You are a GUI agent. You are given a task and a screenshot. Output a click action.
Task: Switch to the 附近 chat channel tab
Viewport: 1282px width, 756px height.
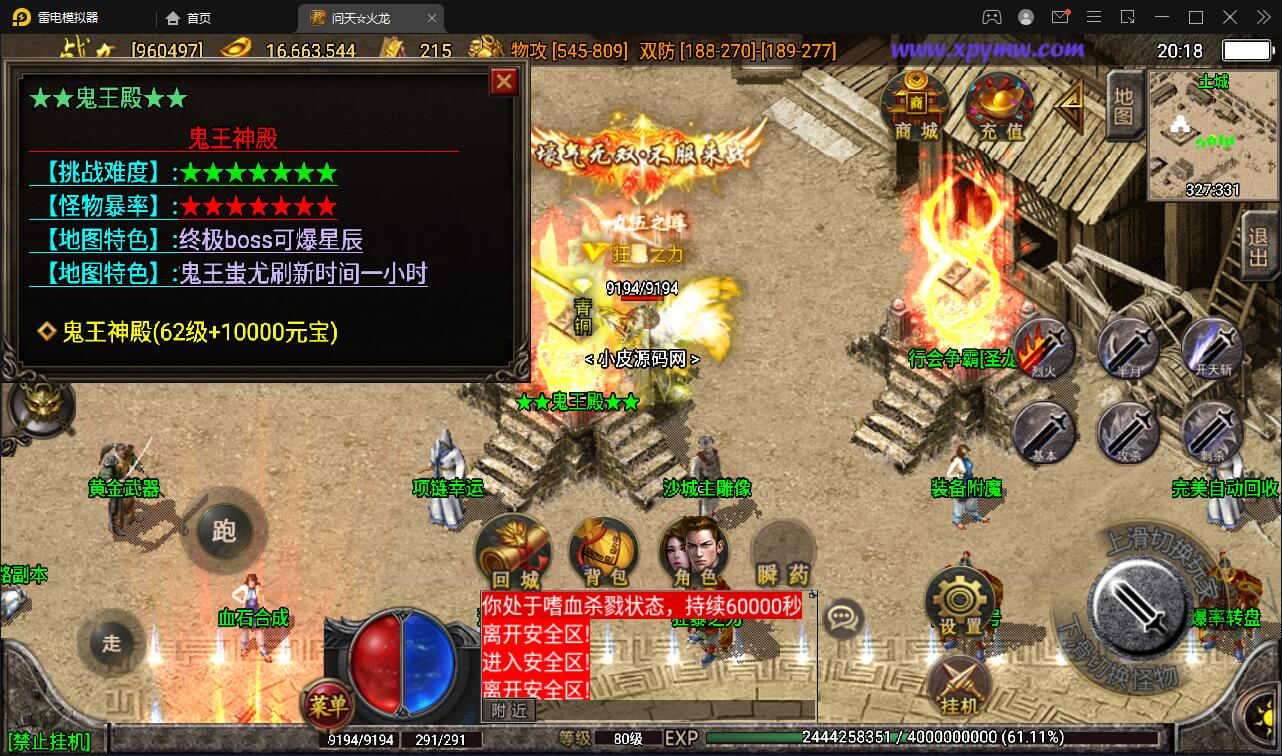510,710
